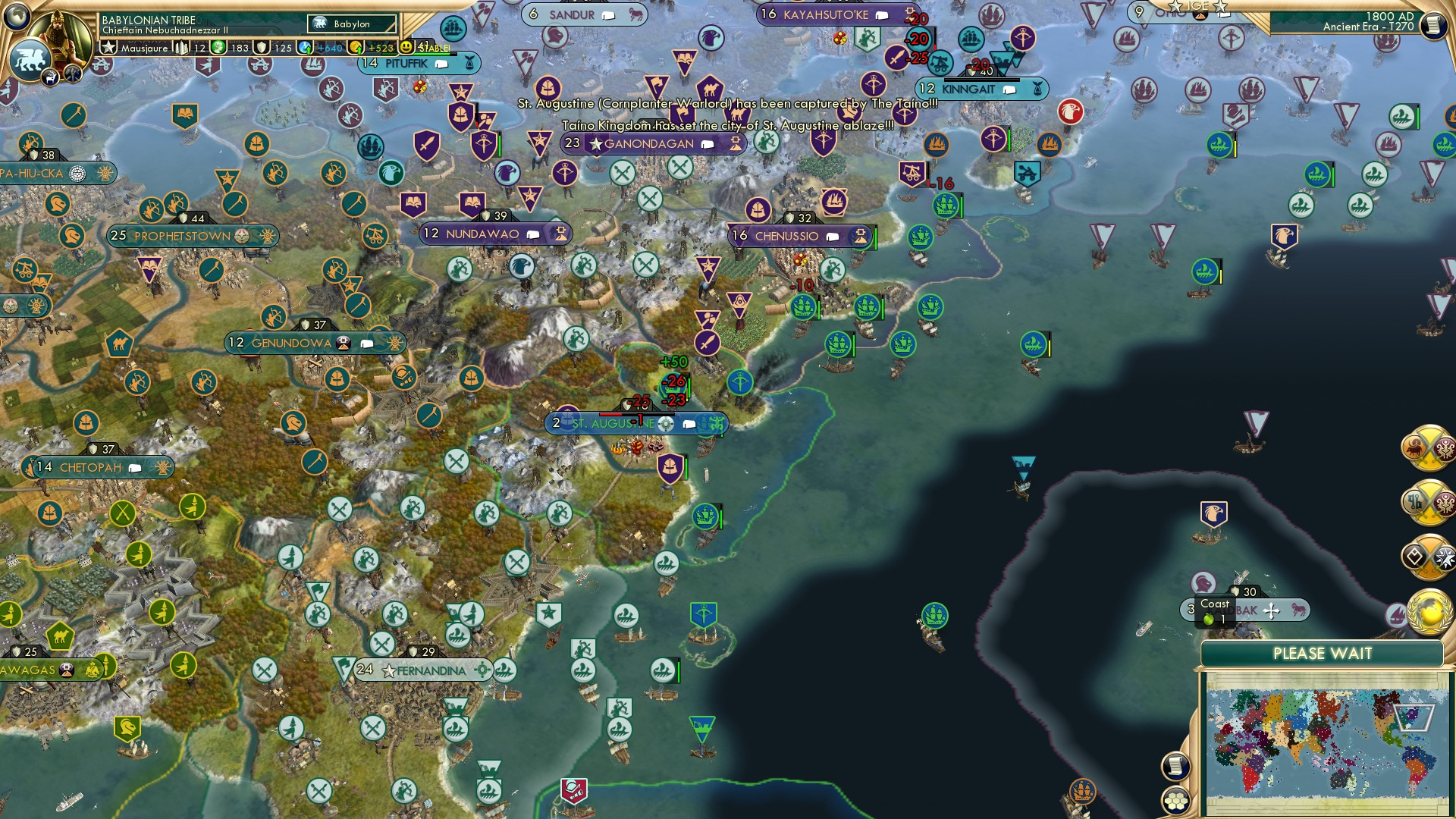Toggle resource icons with the deer button

click(x=51, y=76)
